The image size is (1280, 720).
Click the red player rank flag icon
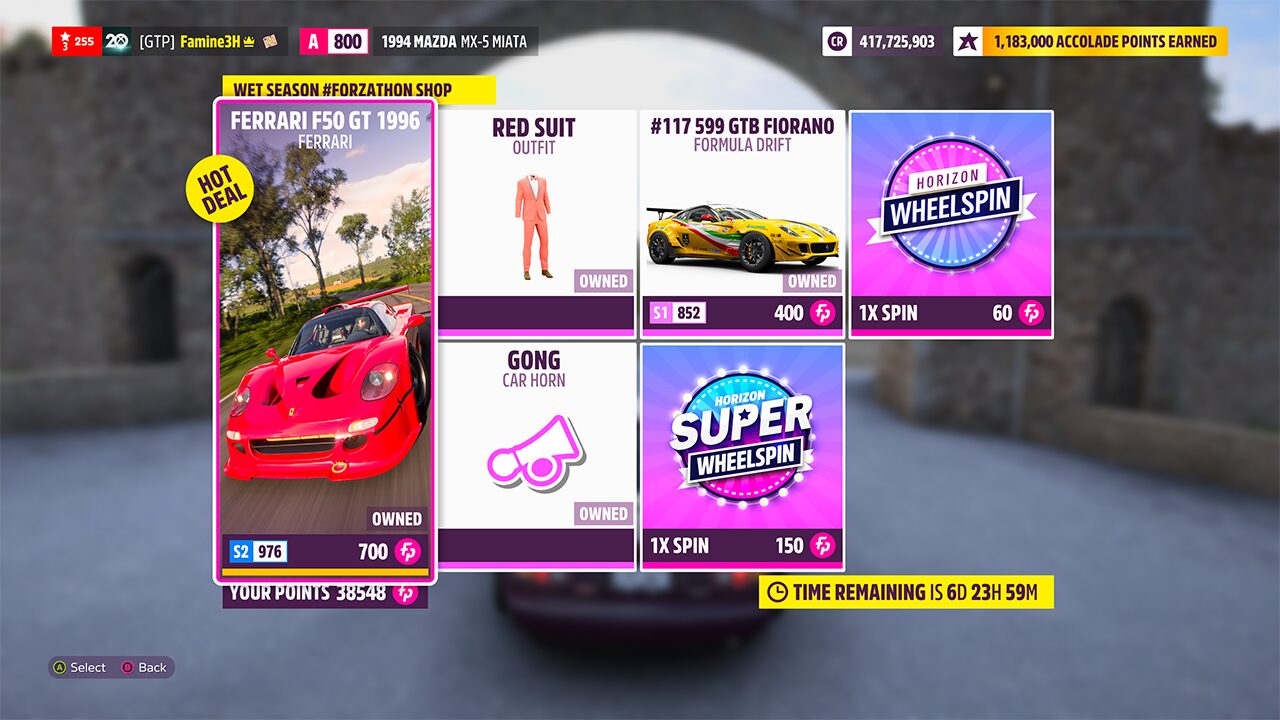point(67,41)
